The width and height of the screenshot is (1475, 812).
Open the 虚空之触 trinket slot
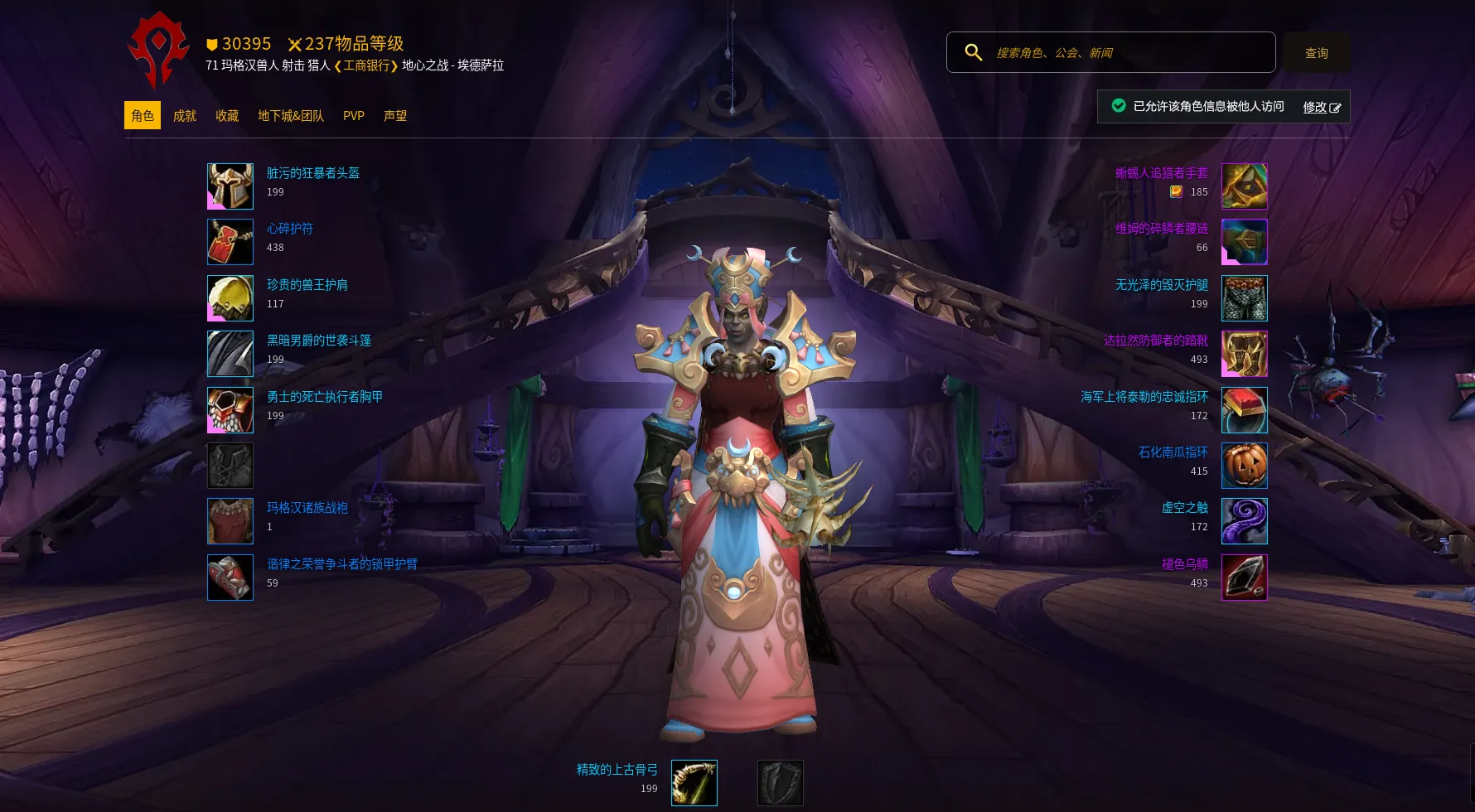1244,521
